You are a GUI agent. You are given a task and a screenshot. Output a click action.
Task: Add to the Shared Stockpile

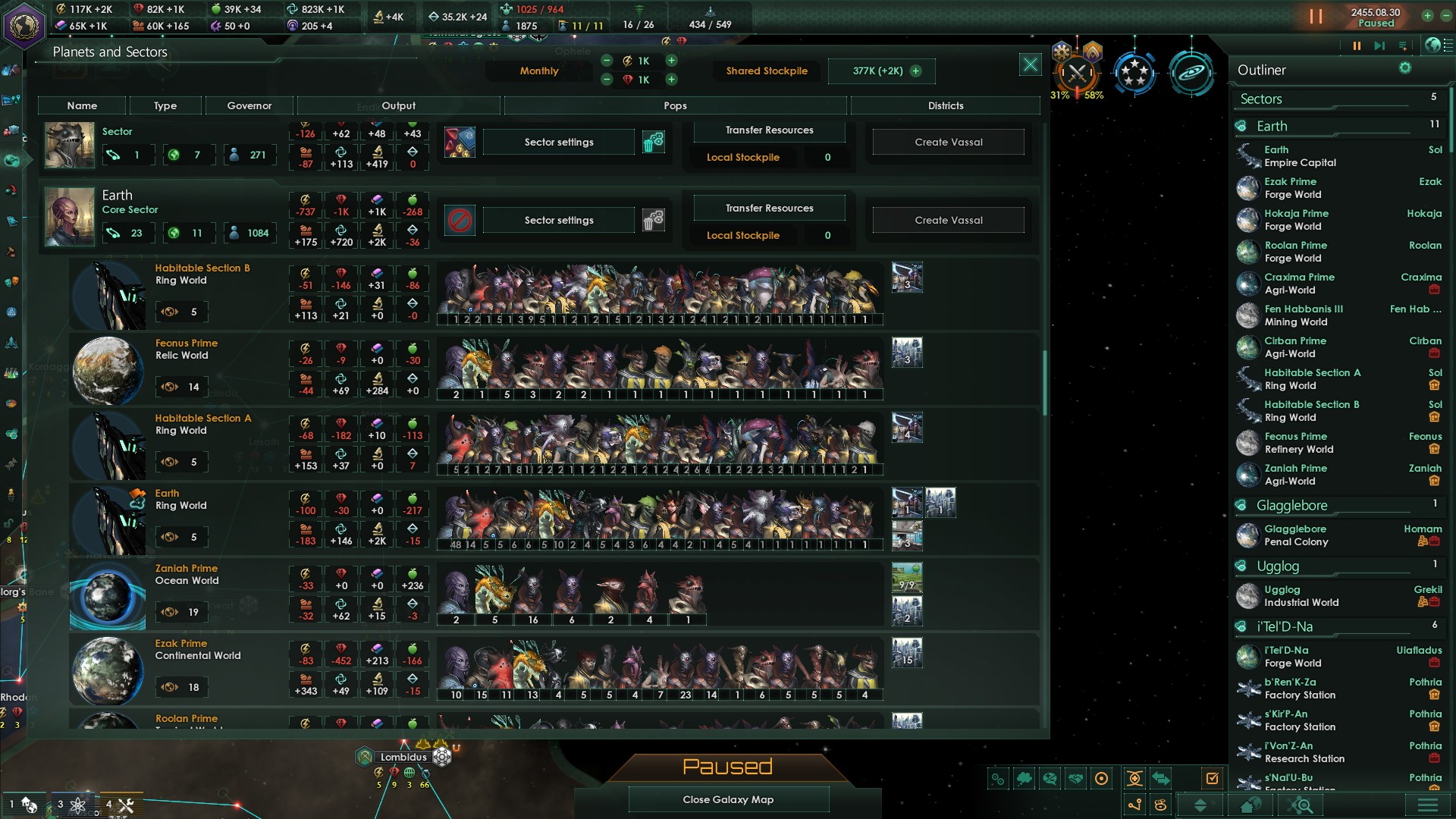click(x=916, y=71)
